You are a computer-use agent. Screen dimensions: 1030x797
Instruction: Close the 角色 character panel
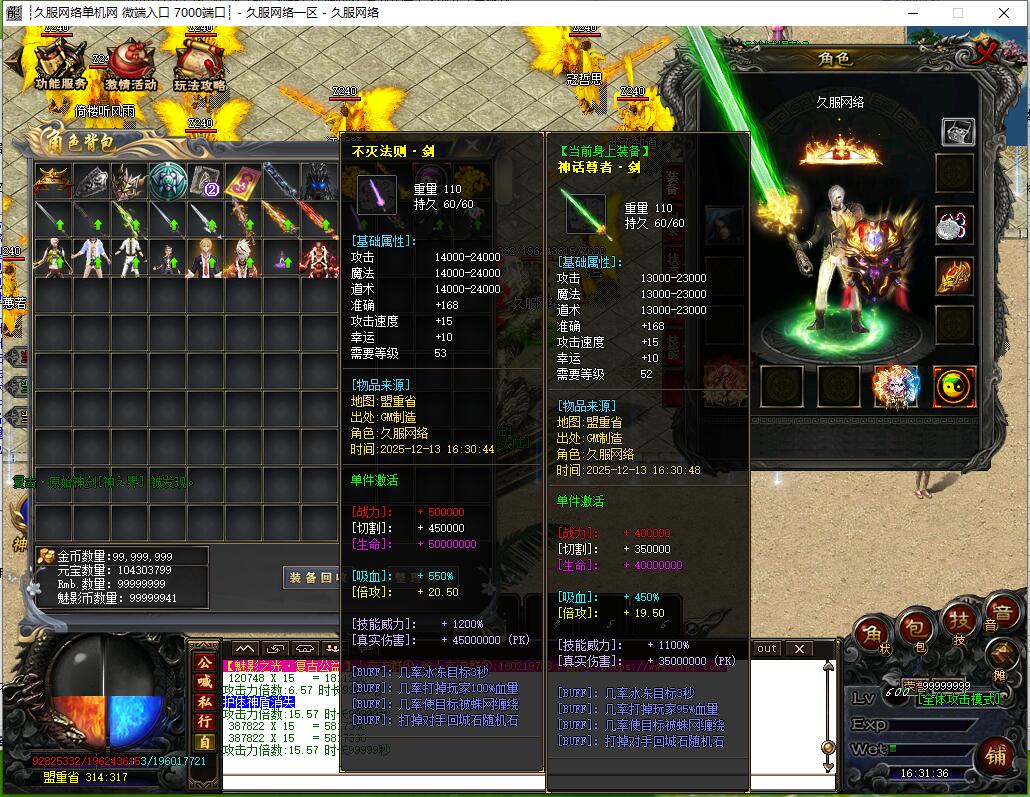tap(987, 53)
